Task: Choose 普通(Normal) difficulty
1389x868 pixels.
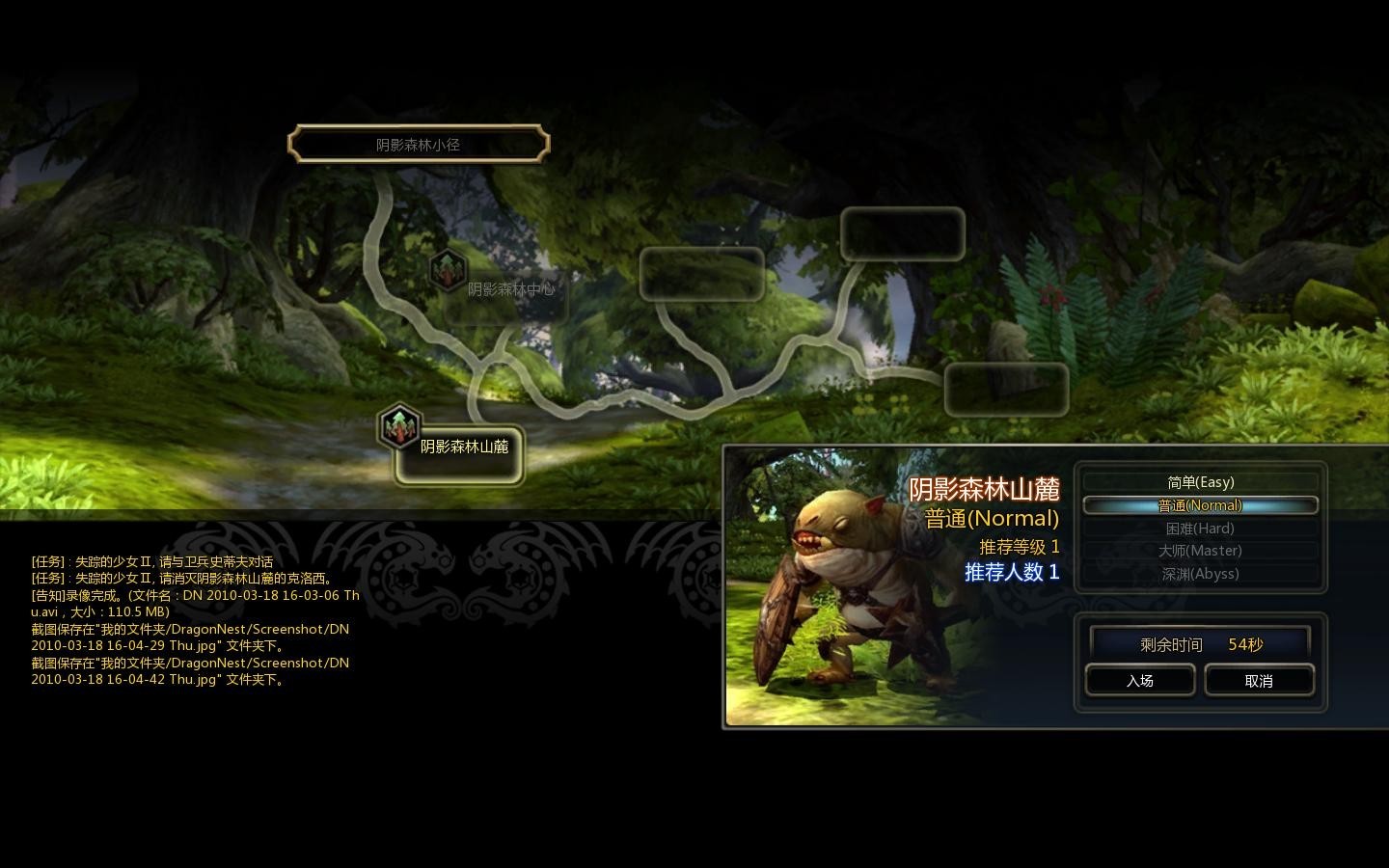Action: pyautogui.click(x=1200, y=505)
